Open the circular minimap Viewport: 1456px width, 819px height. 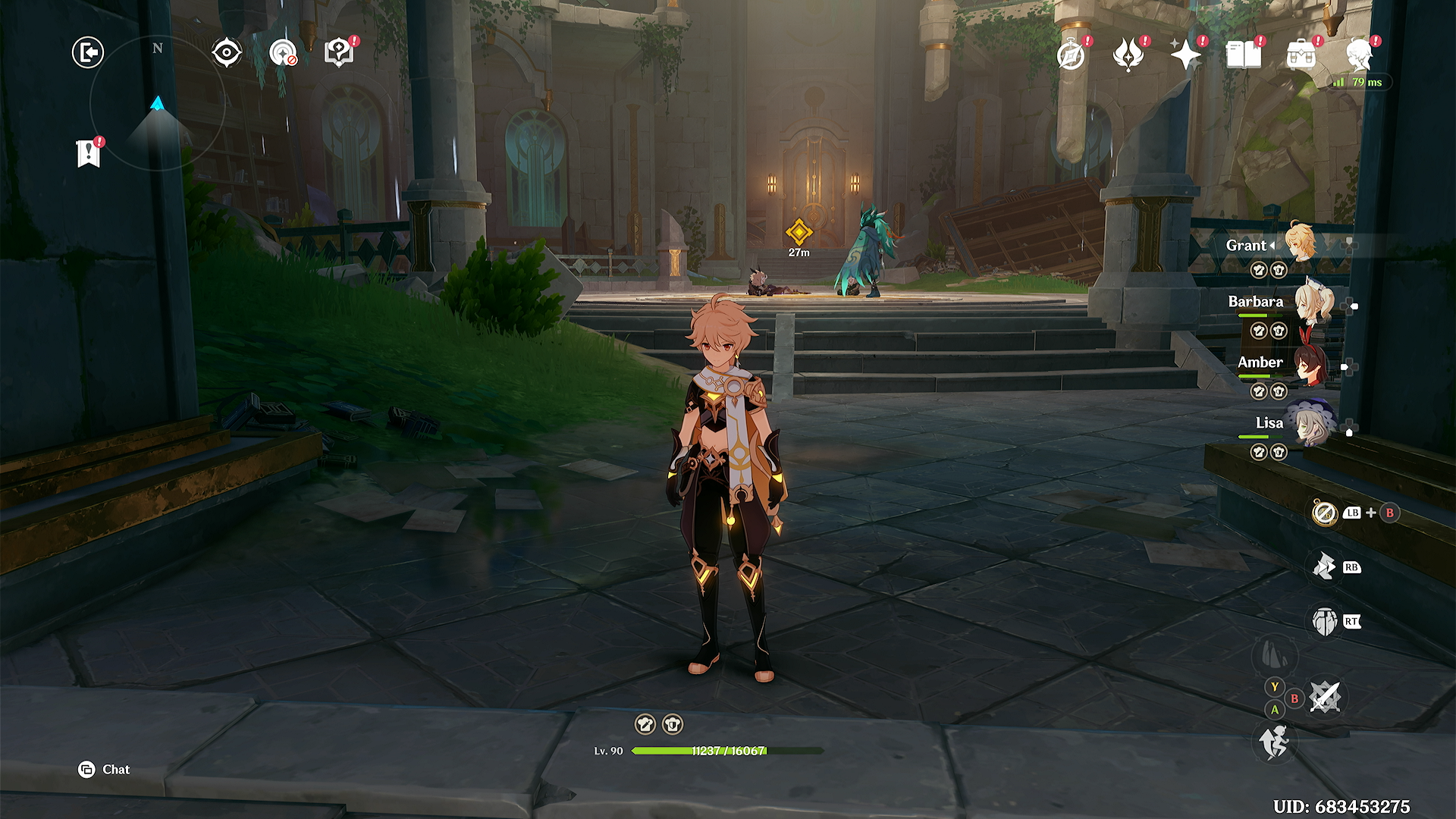(x=158, y=103)
